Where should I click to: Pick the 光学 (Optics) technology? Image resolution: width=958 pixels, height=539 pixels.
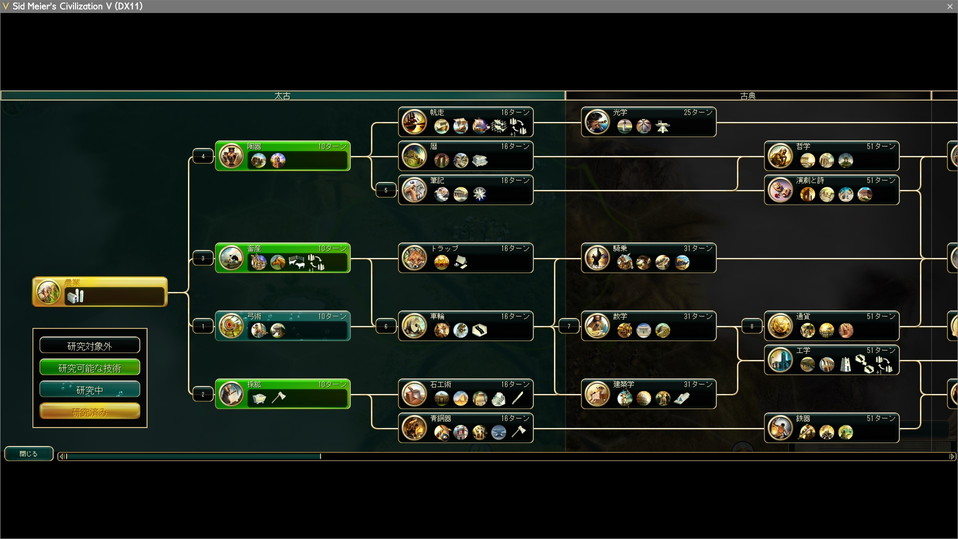pos(649,122)
